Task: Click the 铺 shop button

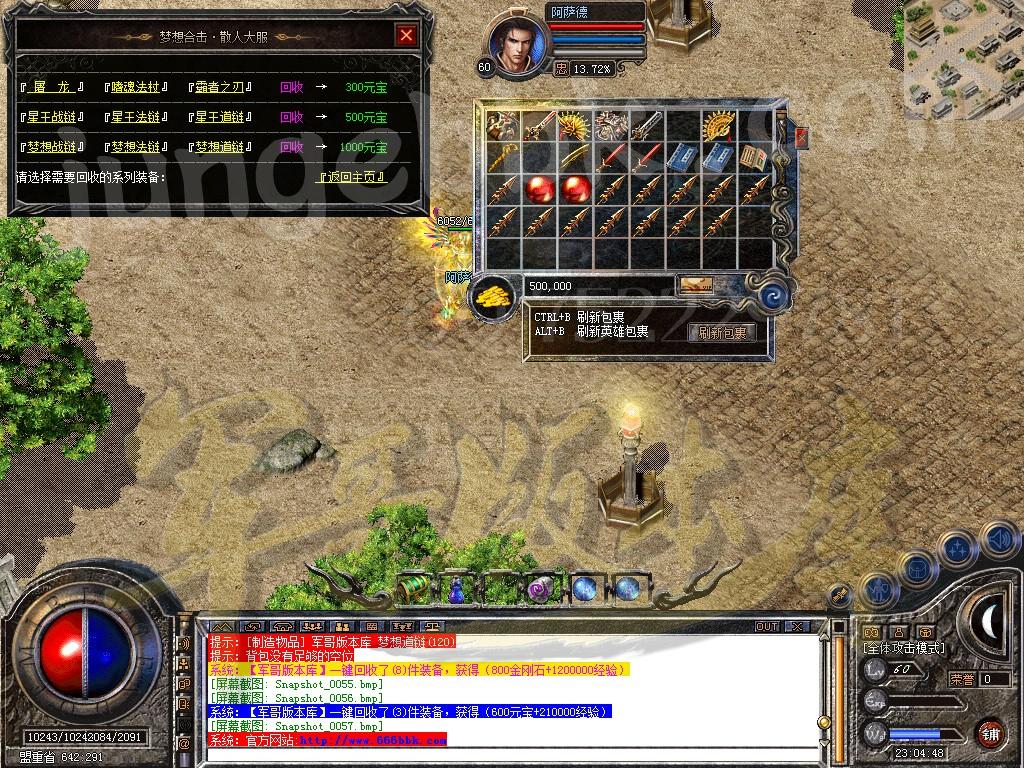Action: click(989, 733)
